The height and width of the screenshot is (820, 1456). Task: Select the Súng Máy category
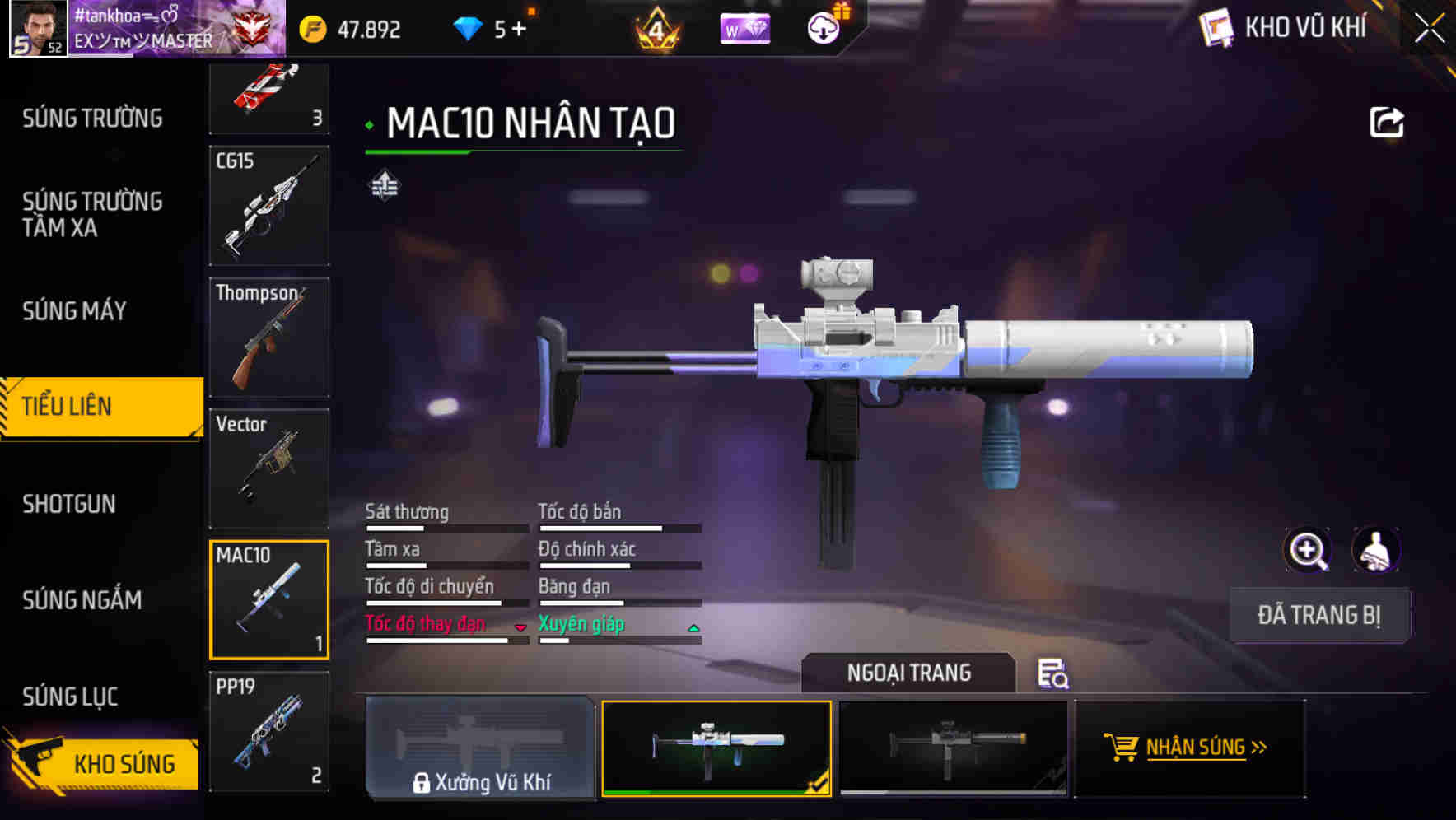75,310
